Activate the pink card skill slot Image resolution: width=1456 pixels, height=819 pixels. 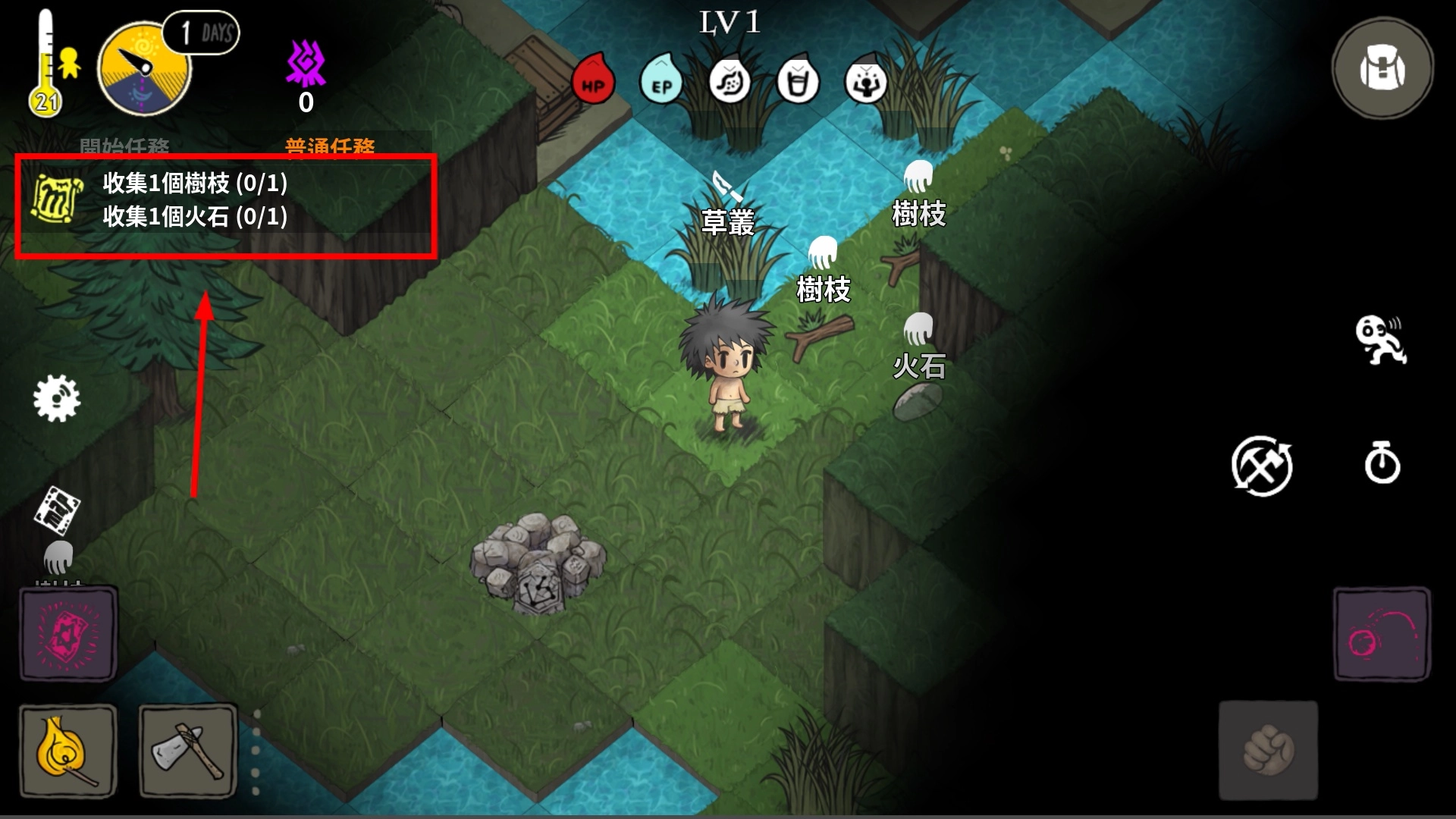68,633
